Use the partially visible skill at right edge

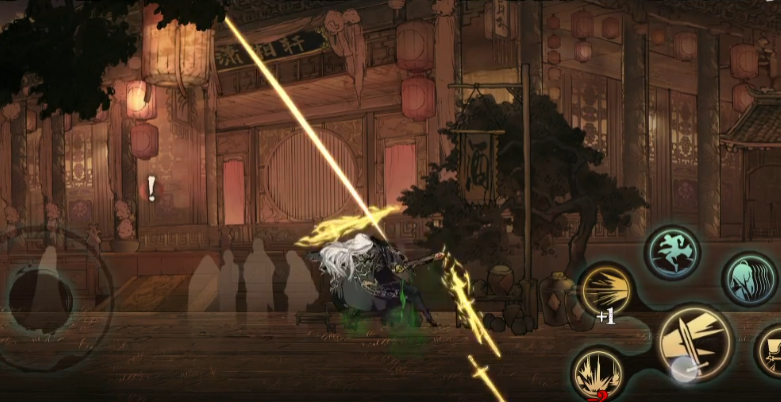point(771,351)
